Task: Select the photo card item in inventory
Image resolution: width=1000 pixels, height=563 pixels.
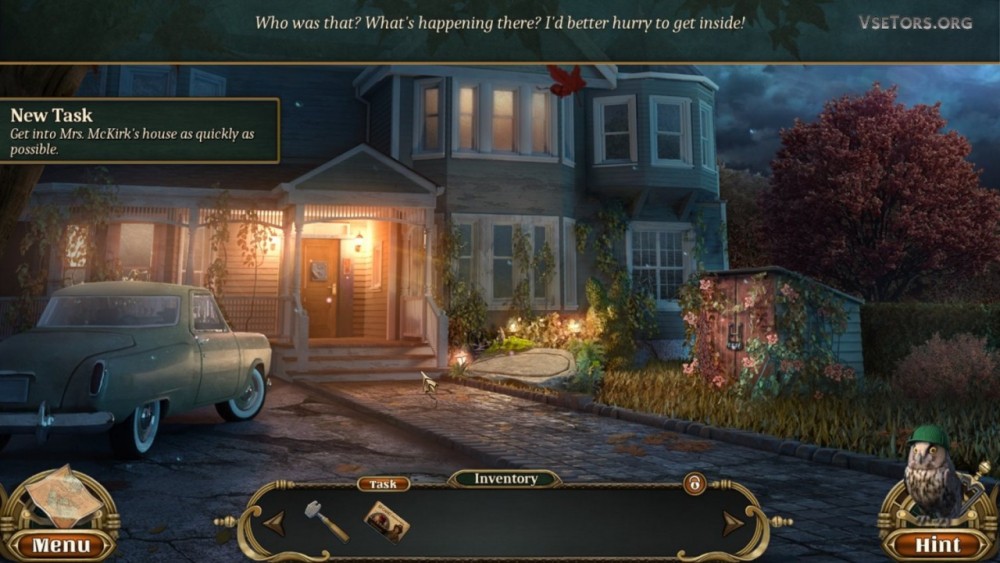Action: (x=385, y=520)
